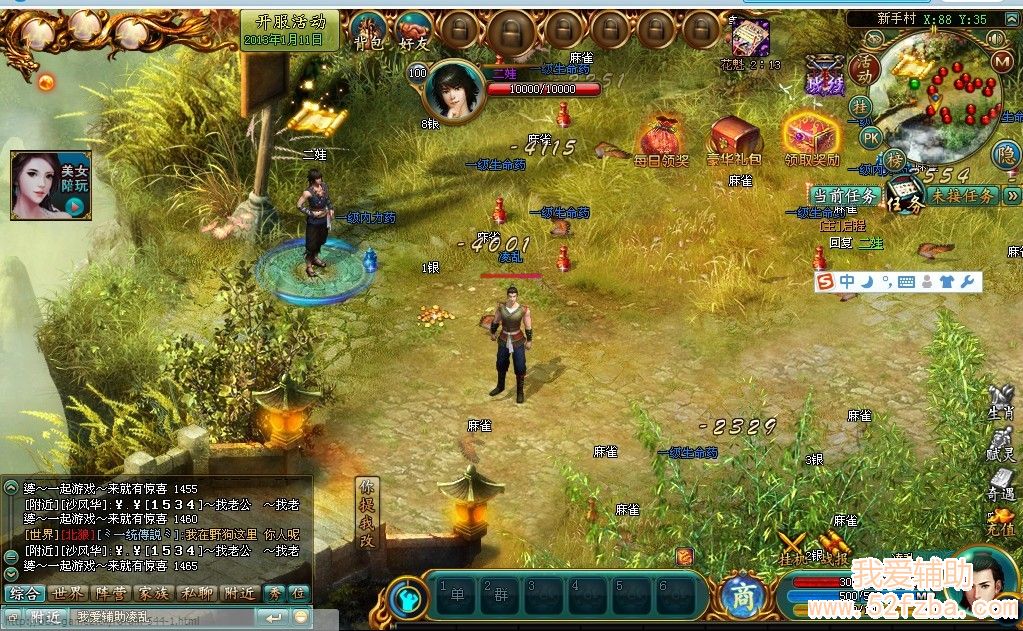Viewport: 1023px width, 631px height.
Task: Select the 家族 family chat tab
Action: (x=154, y=593)
